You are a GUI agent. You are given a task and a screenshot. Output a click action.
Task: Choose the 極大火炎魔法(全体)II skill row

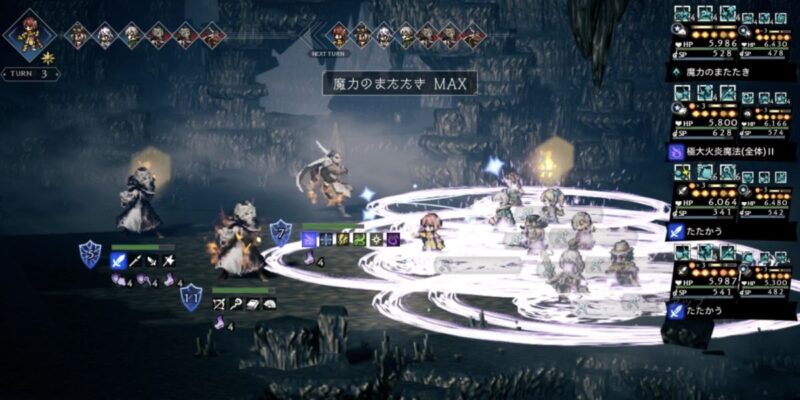735,152
